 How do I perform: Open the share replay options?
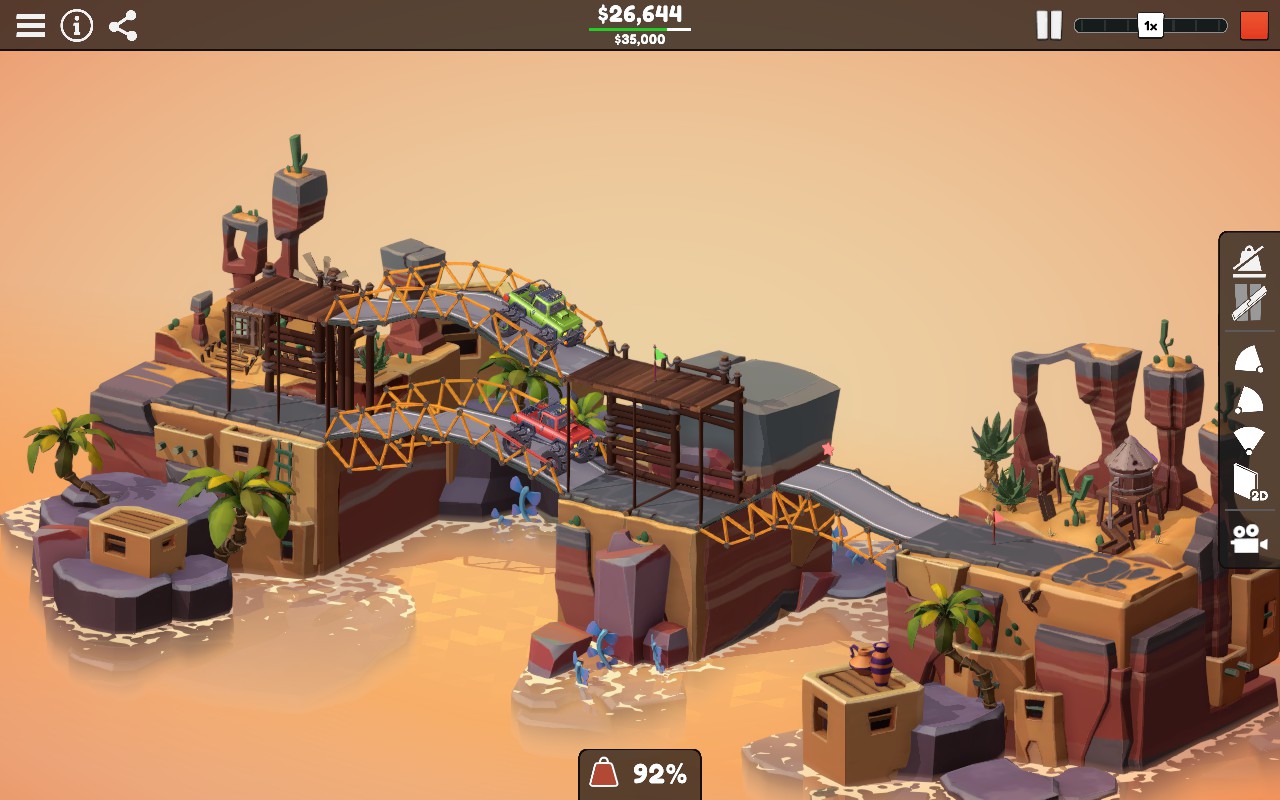coord(124,26)
